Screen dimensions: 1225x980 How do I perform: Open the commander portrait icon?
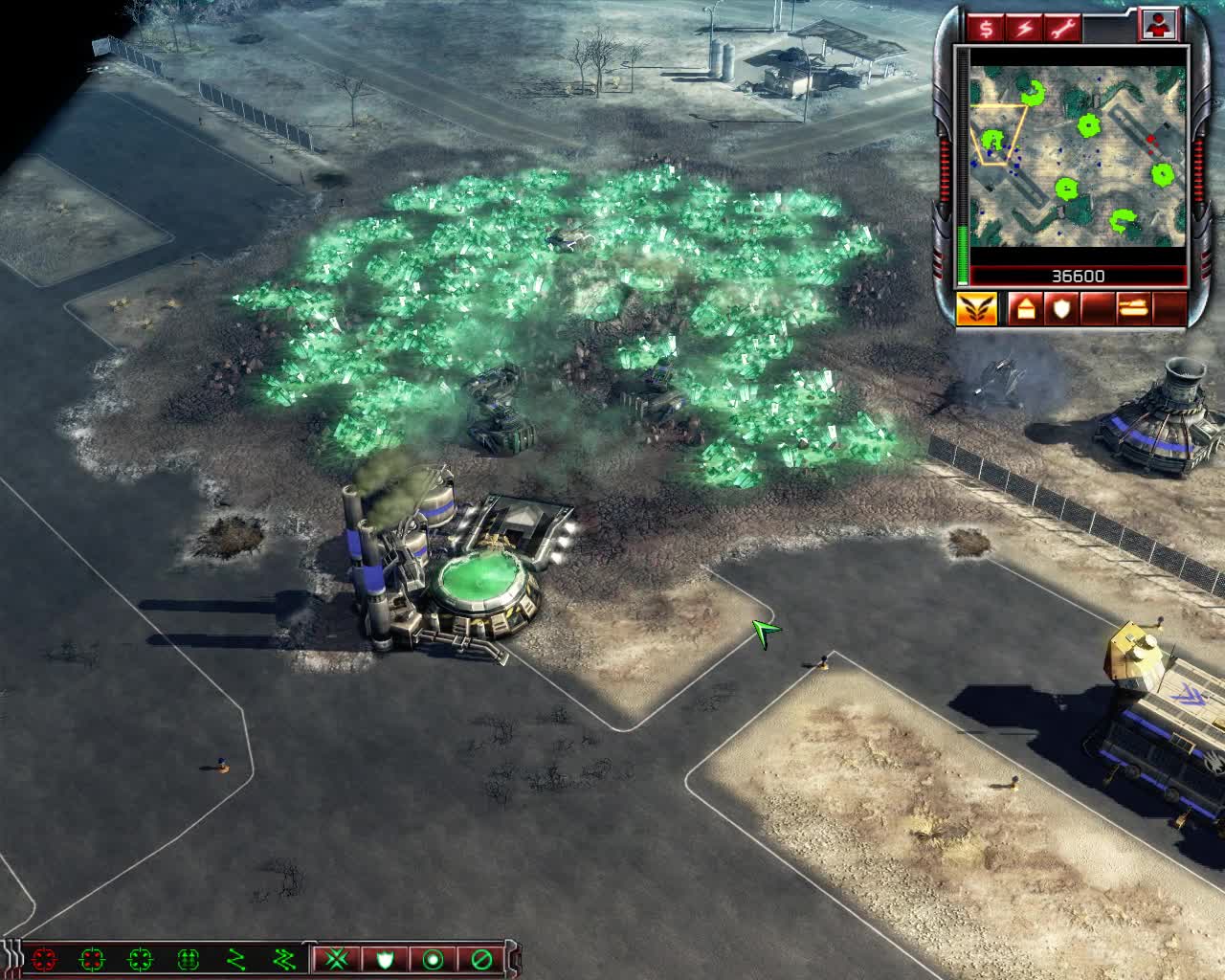click(1158, 26)
